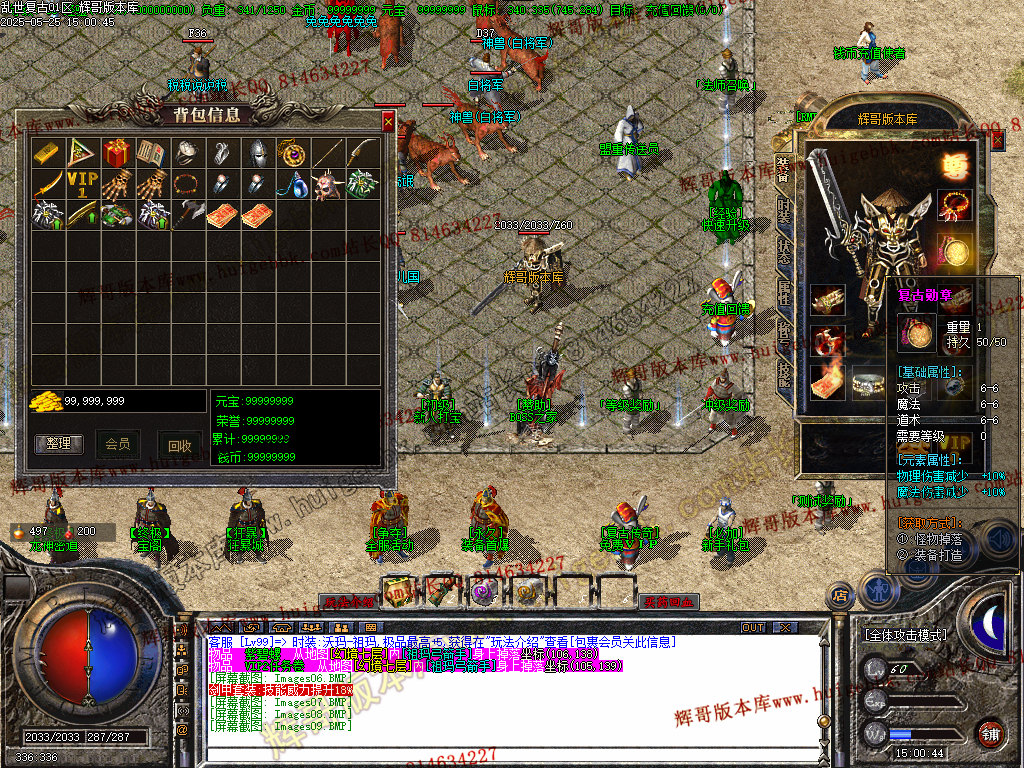Select the steel helmet in the bag

(257, 153)
